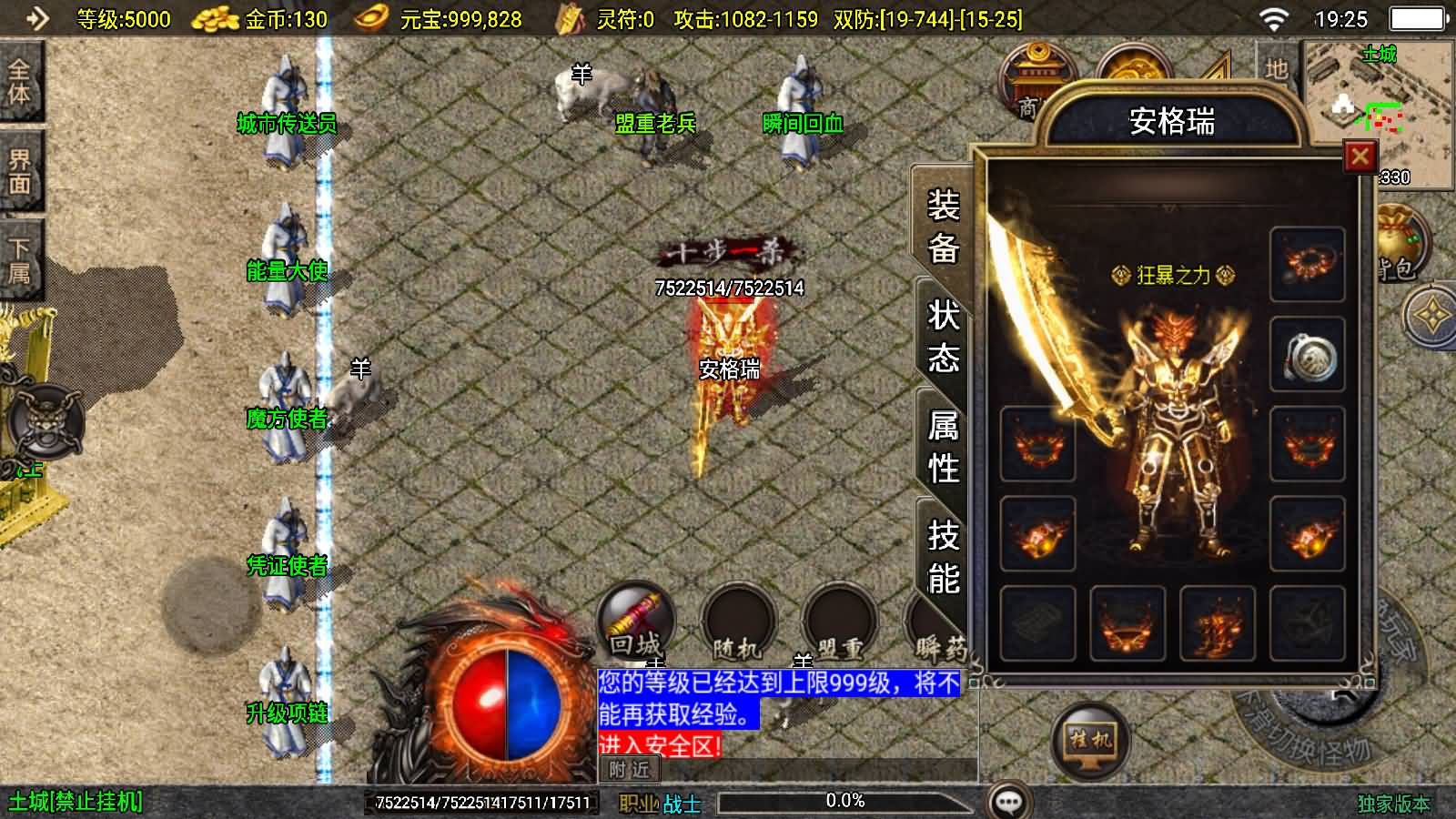Select the equipped medal slot
Viewport: 1456px width, 819px height.
click(1308, 354)
